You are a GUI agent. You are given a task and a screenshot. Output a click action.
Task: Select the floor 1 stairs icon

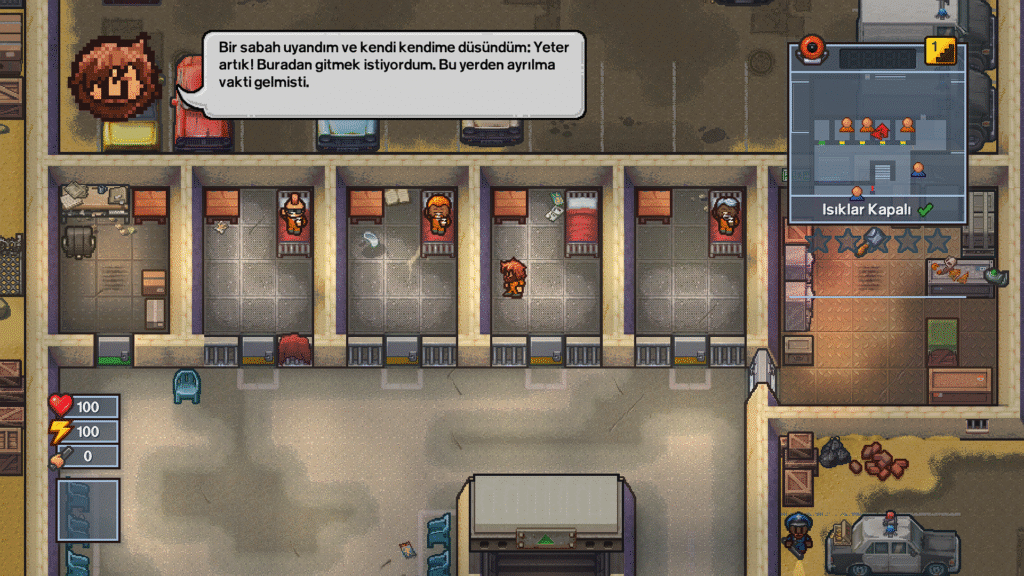941,51
